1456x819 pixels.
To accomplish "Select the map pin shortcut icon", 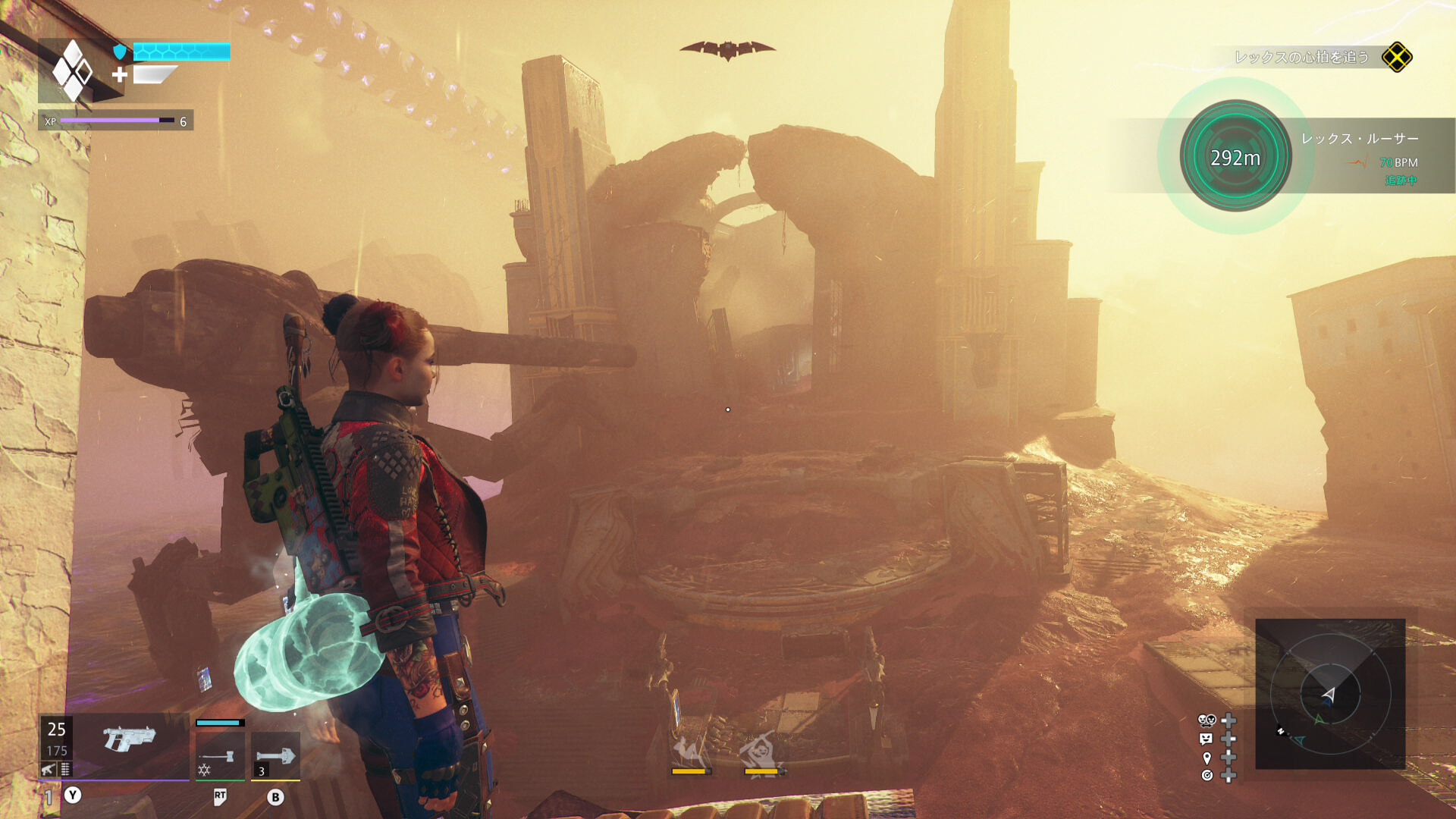I will (x=1207, y=758).
